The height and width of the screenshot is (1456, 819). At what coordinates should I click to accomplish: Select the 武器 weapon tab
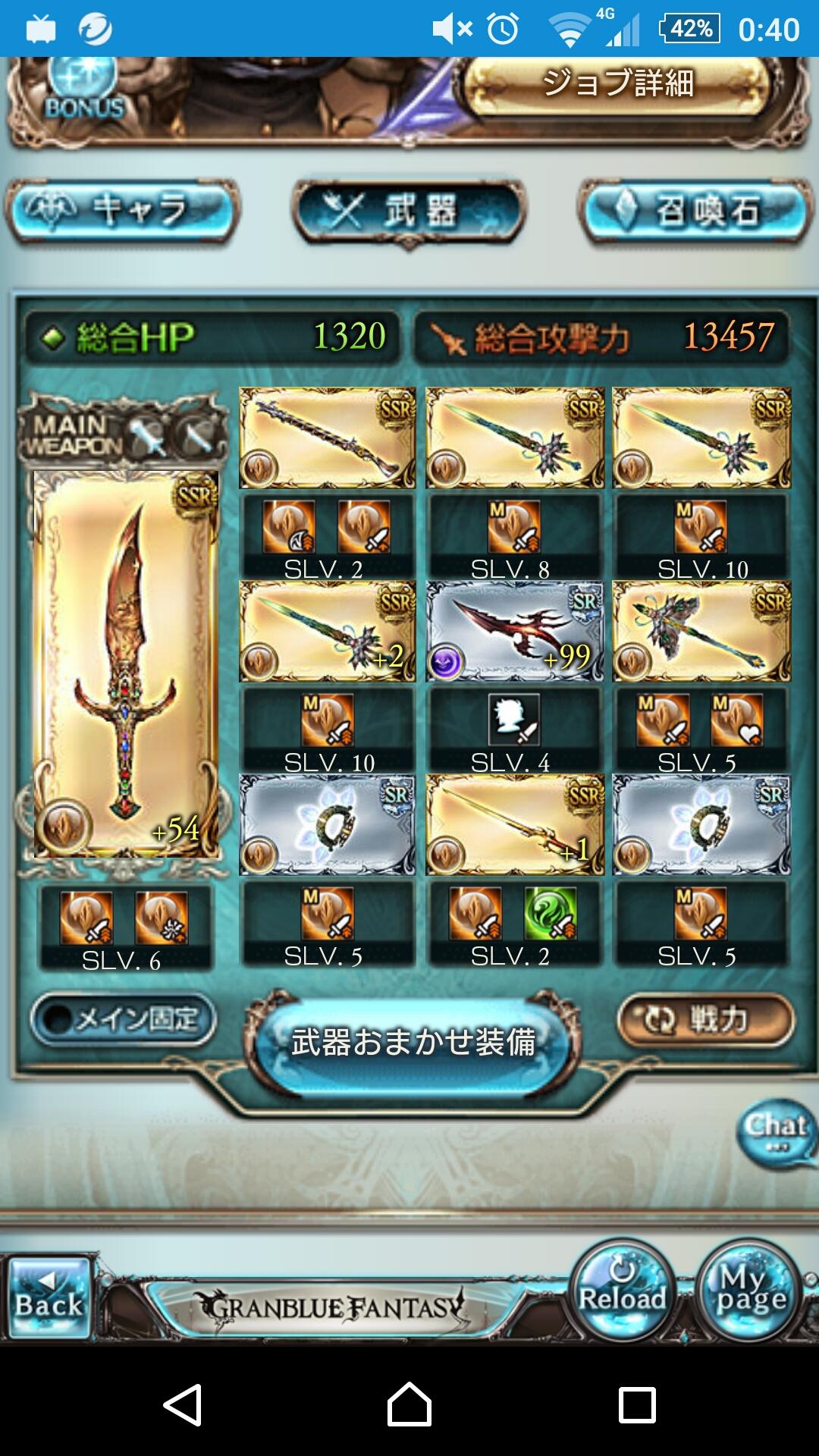click(409, 210)
